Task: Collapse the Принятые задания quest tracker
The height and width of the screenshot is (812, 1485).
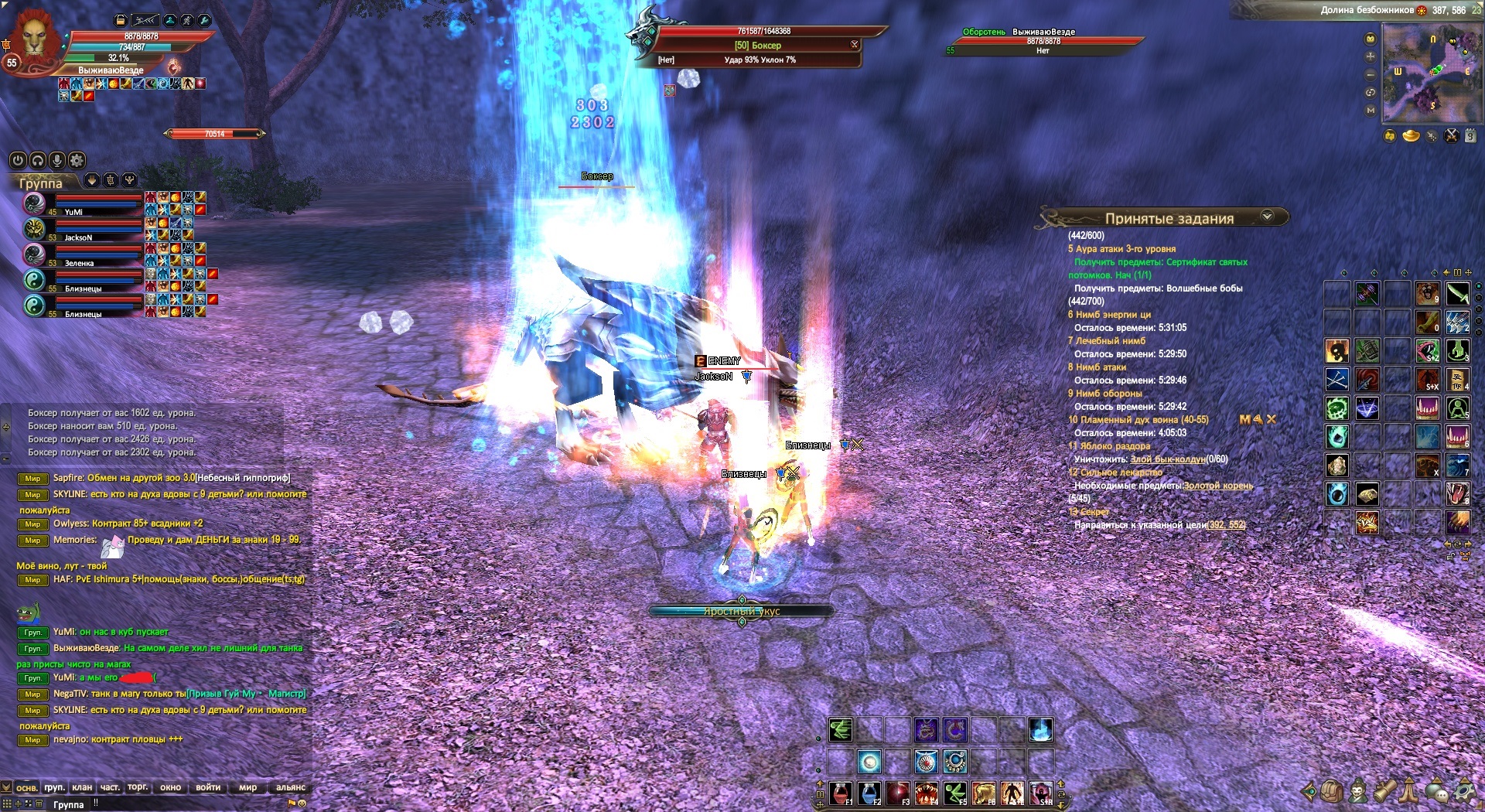Action: (1267, 217)
